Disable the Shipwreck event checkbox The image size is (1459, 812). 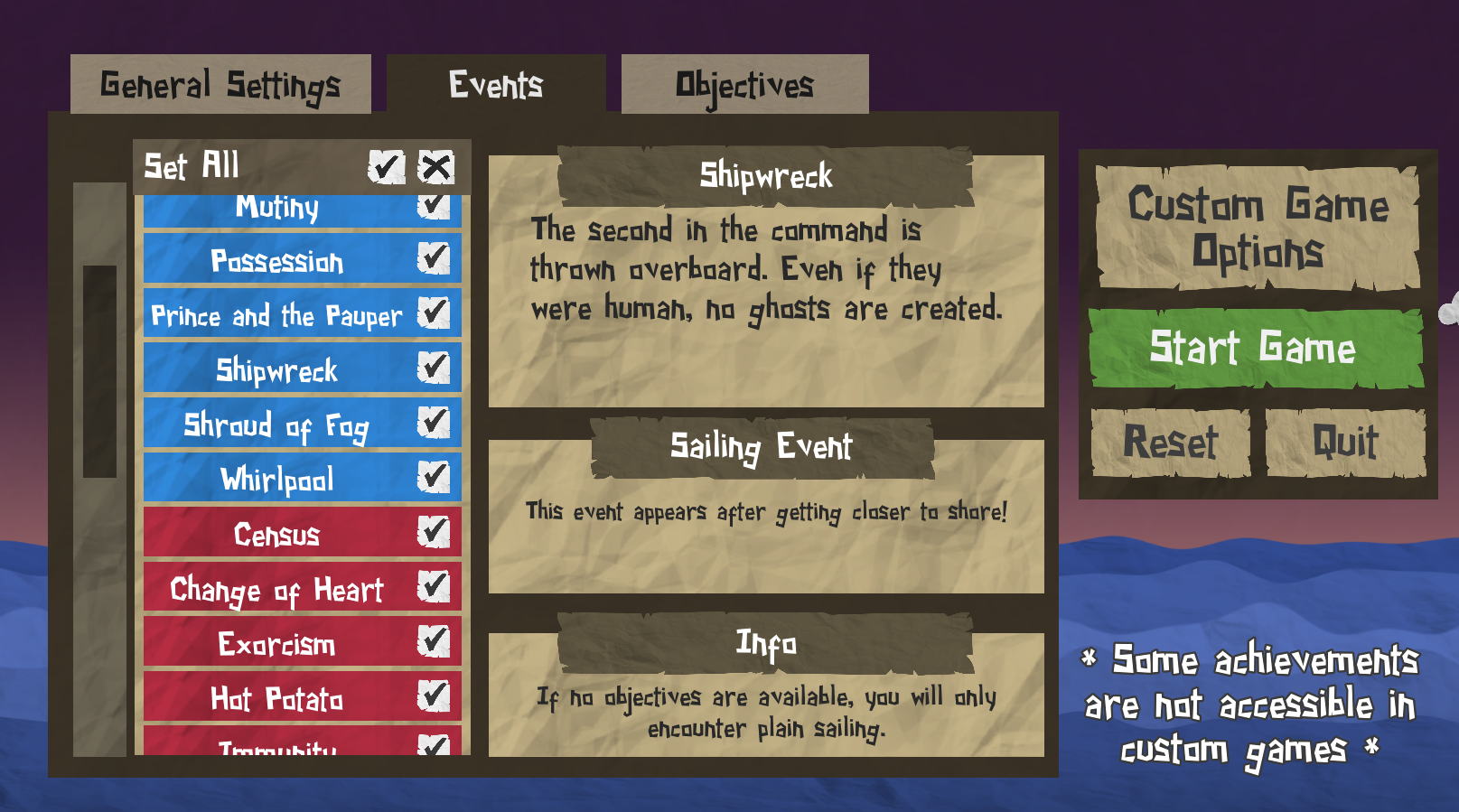point(437,367)
